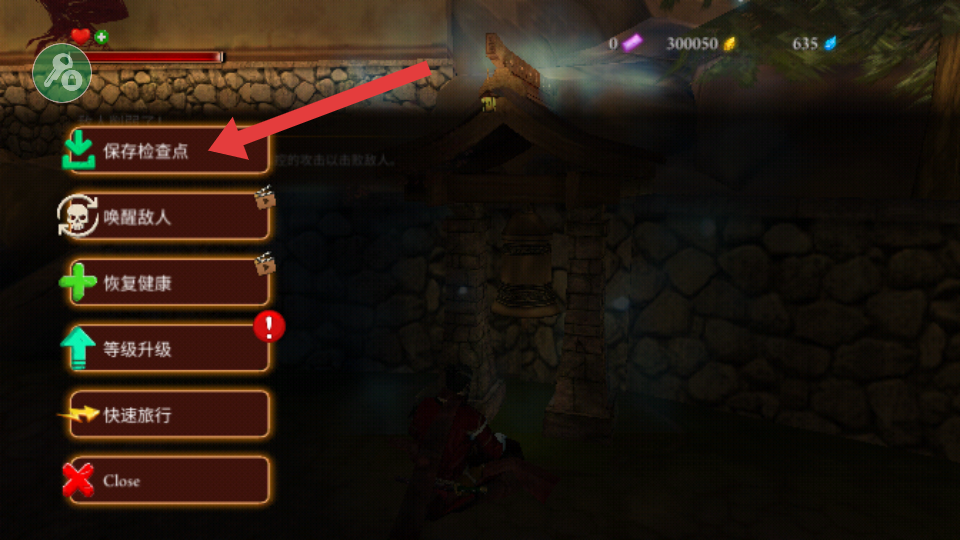Choose the 唤醒敌人 wake enemies option
Image resolution: width=960 pixels, height=540 pixels.
coord(168,217)
